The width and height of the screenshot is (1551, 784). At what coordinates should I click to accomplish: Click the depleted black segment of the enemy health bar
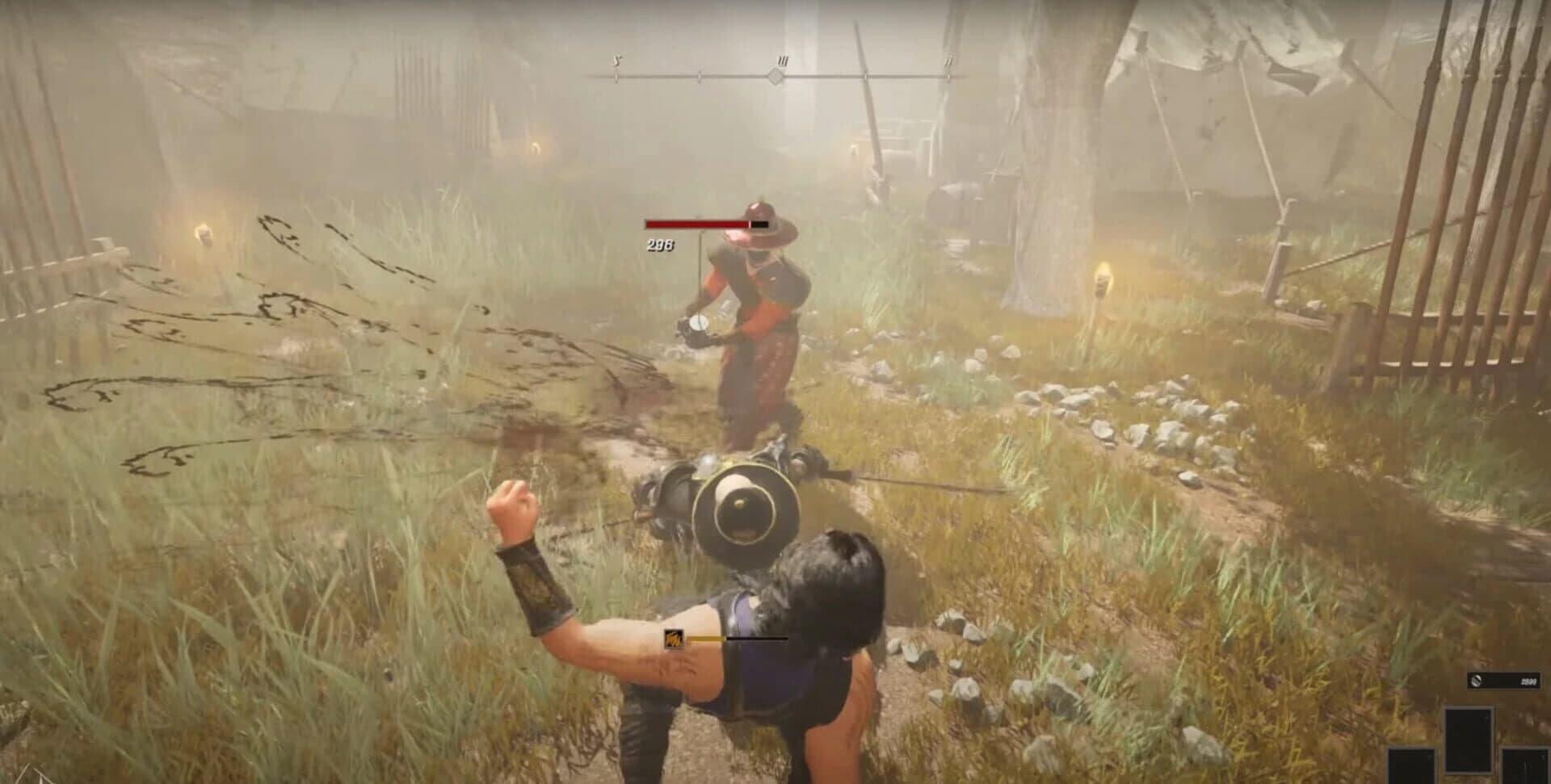[759, 224]
